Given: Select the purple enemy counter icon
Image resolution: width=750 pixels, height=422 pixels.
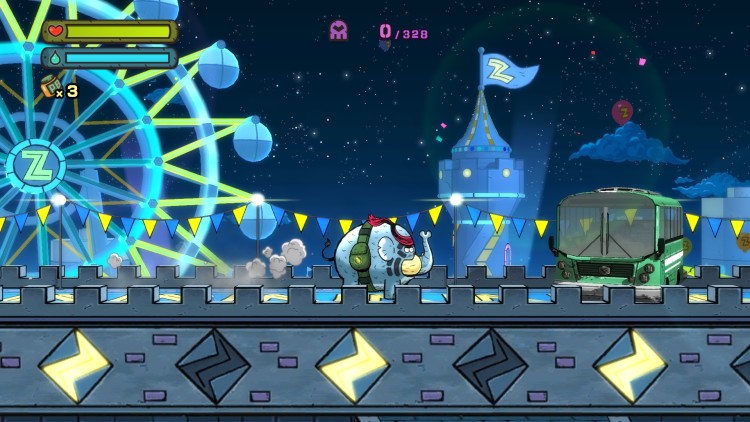Looking at the screenshot, I should 339,31.
